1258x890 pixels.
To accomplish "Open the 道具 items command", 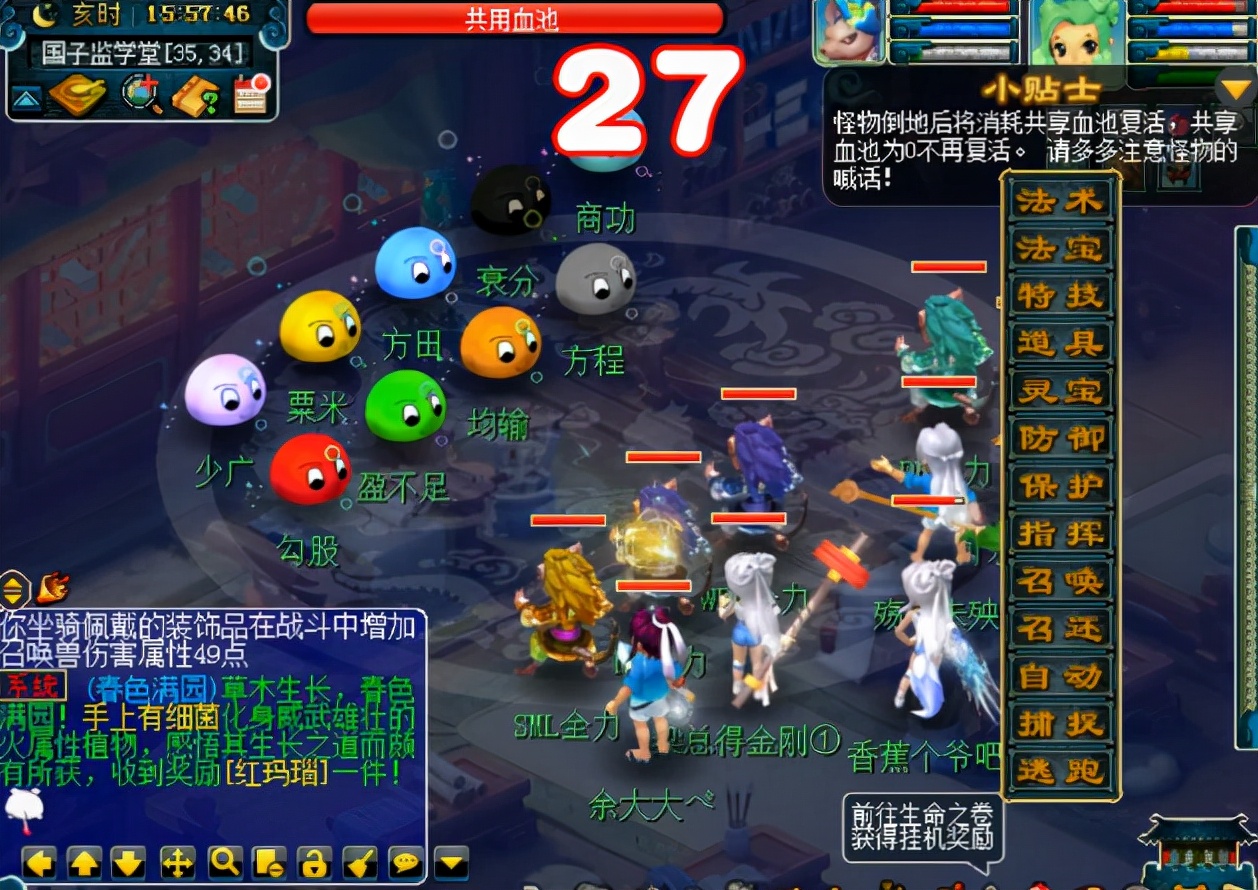I will coord(1059,344).
